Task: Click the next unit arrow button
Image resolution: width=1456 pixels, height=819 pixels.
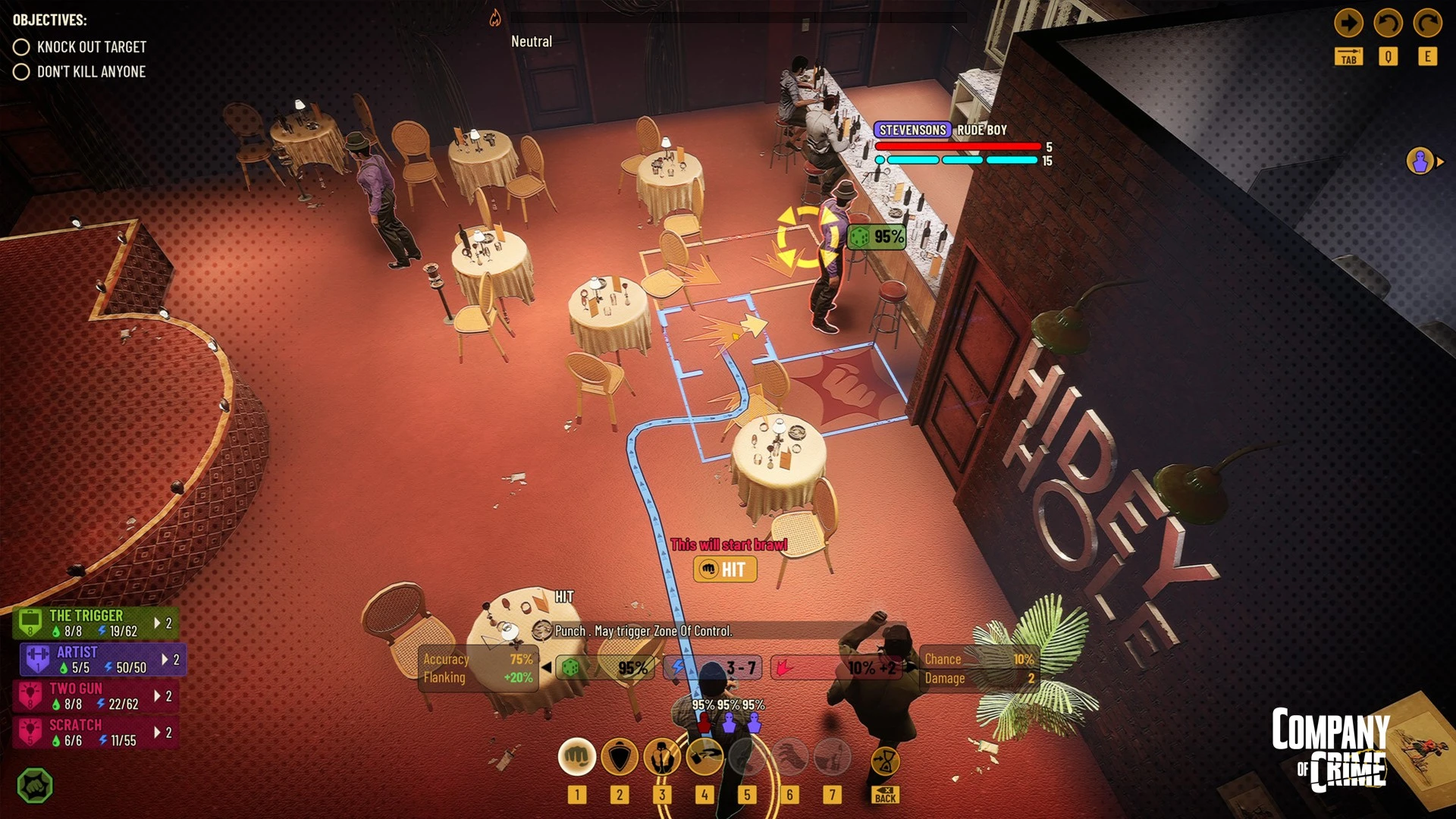Action: (1348, 24)
